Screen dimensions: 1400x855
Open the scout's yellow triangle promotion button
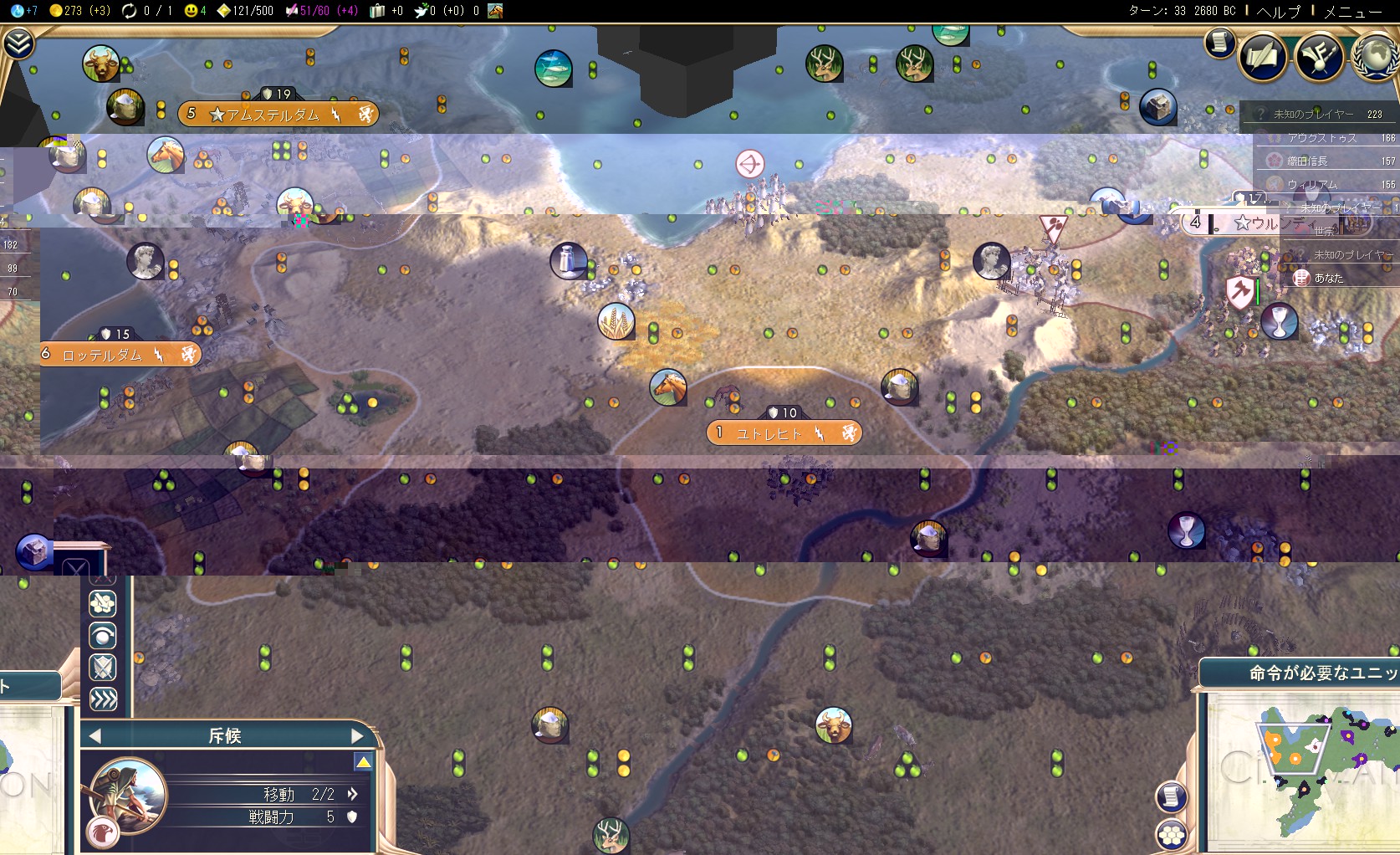[x=363, y=762]
